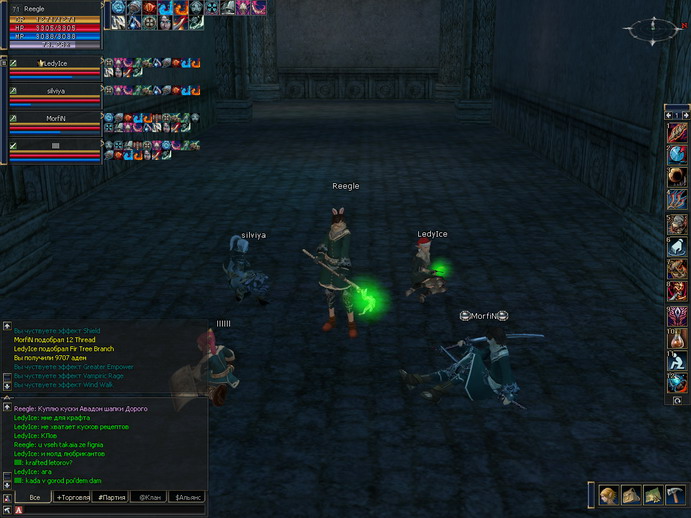Image resolution: width=691 pixels, height=518 pixels.
Task: Activate the sitting figure action in slot 11
Action: click(x=677, y=362)
